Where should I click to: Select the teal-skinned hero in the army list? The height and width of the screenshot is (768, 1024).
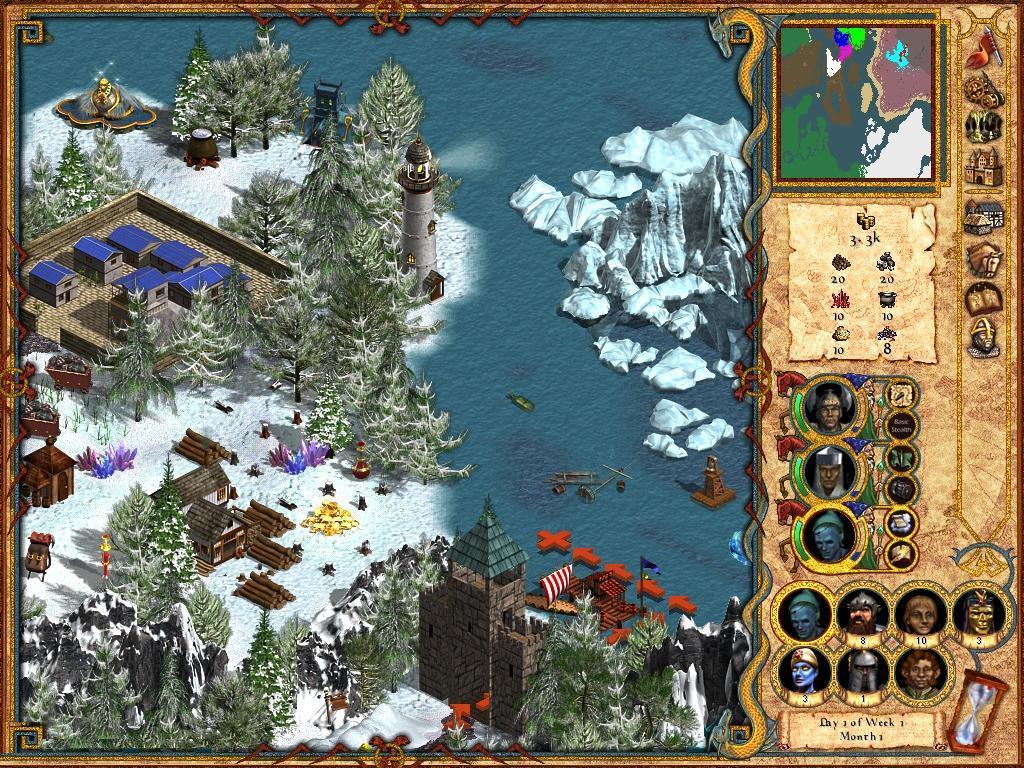click(x=827, y=534)
